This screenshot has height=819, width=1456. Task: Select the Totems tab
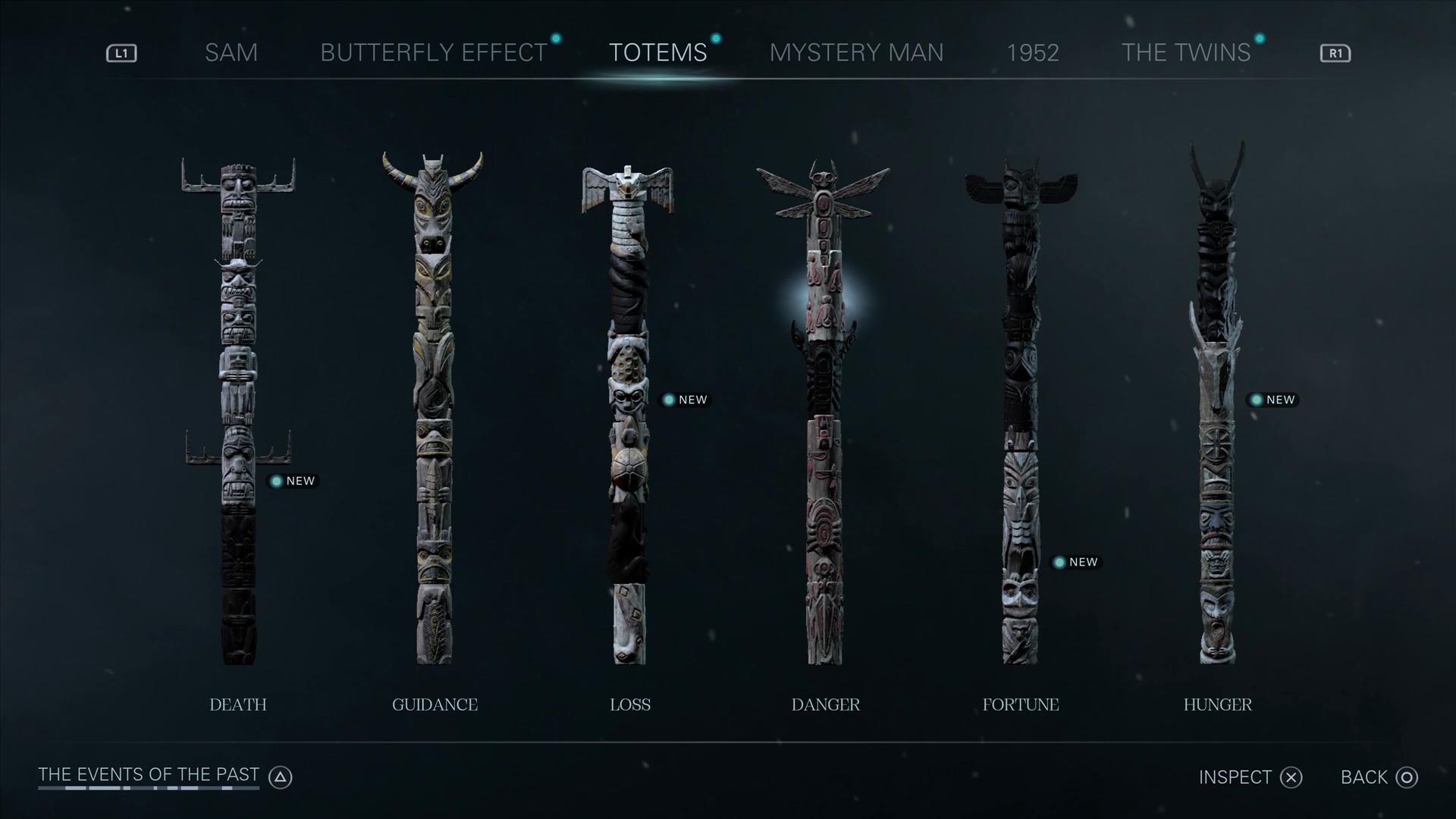pyautogui.click(x=657, y=52)
